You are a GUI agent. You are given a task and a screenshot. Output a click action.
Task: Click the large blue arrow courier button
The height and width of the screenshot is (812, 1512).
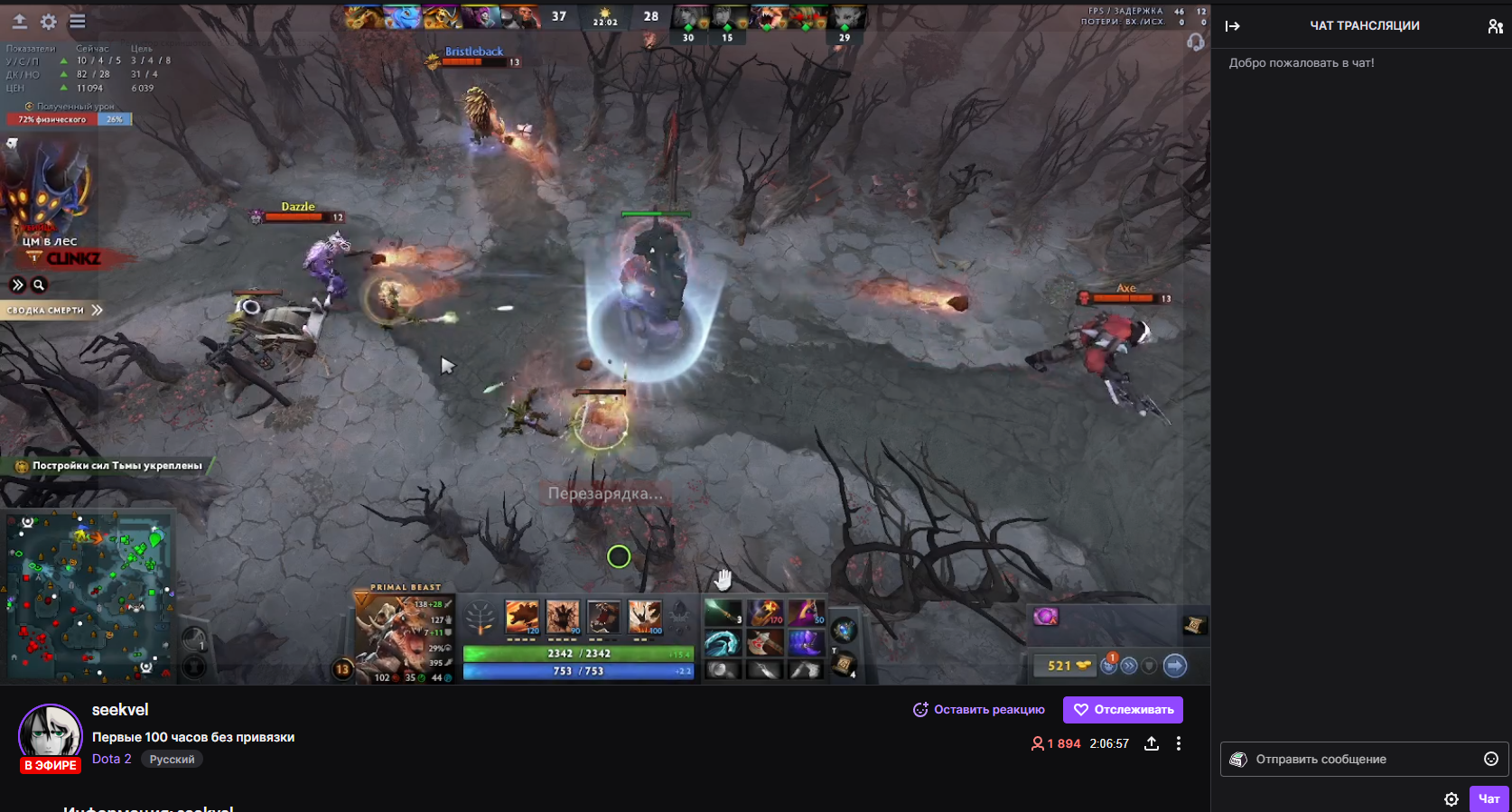[x=1175, y=666]
